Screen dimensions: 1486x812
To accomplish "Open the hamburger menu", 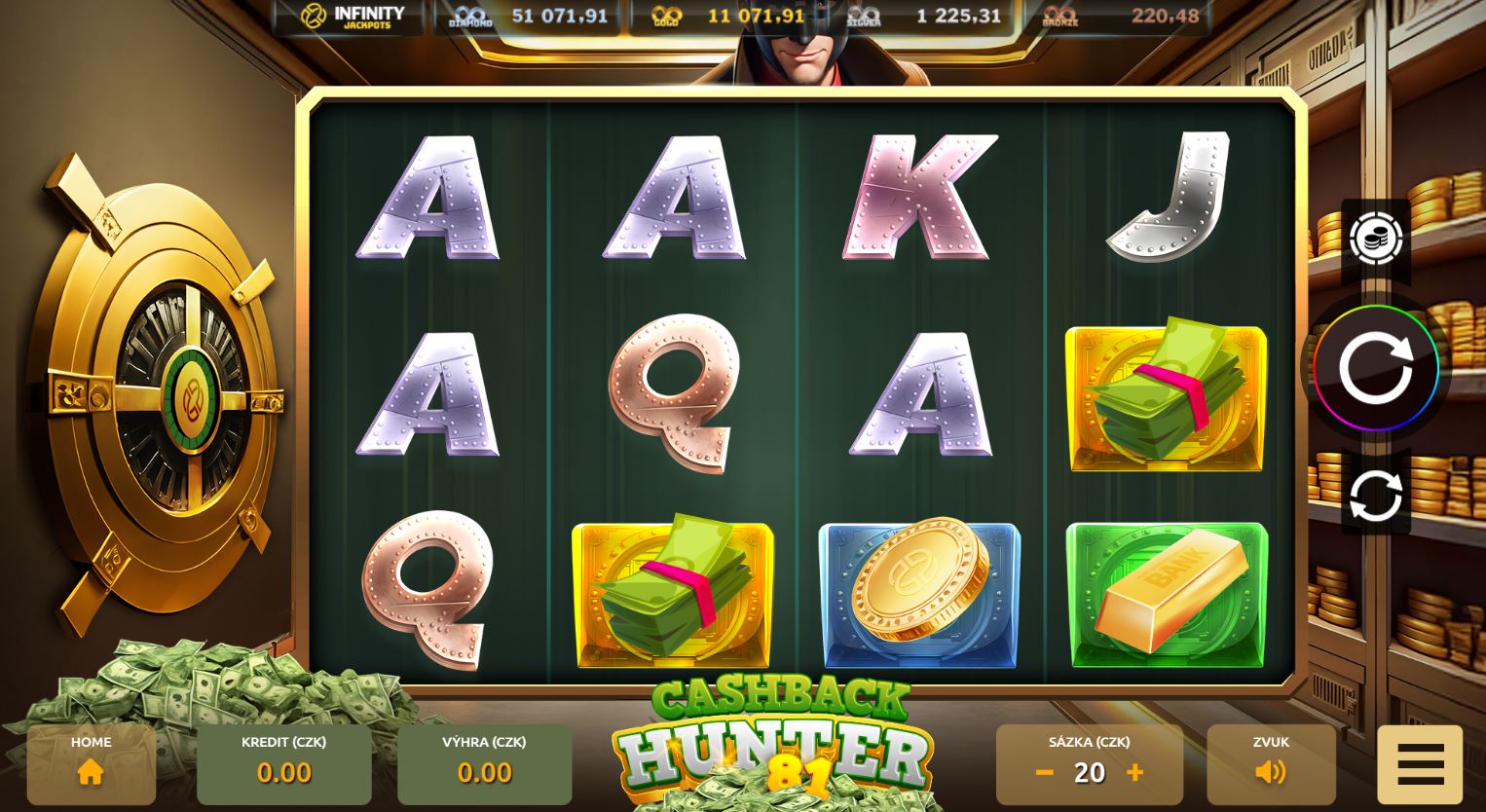I will pyautogui.click(x=1421, y=761).
